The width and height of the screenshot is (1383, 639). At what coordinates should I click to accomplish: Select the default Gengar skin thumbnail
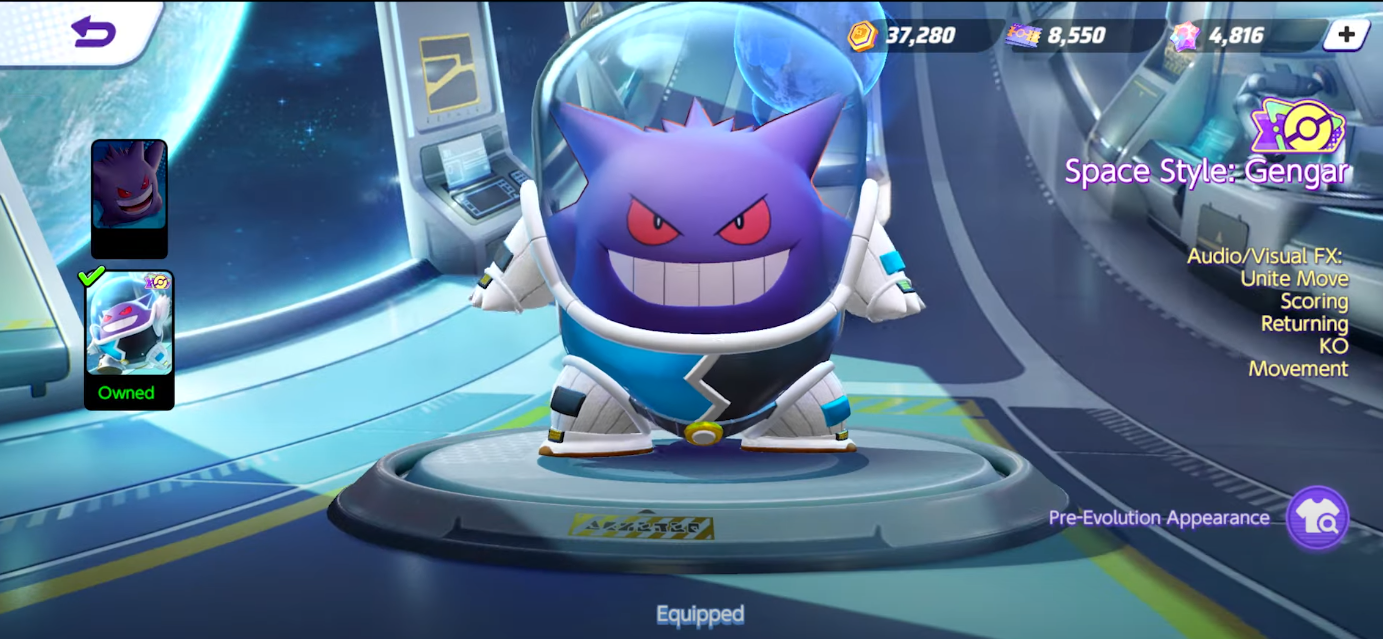point(129,198)
